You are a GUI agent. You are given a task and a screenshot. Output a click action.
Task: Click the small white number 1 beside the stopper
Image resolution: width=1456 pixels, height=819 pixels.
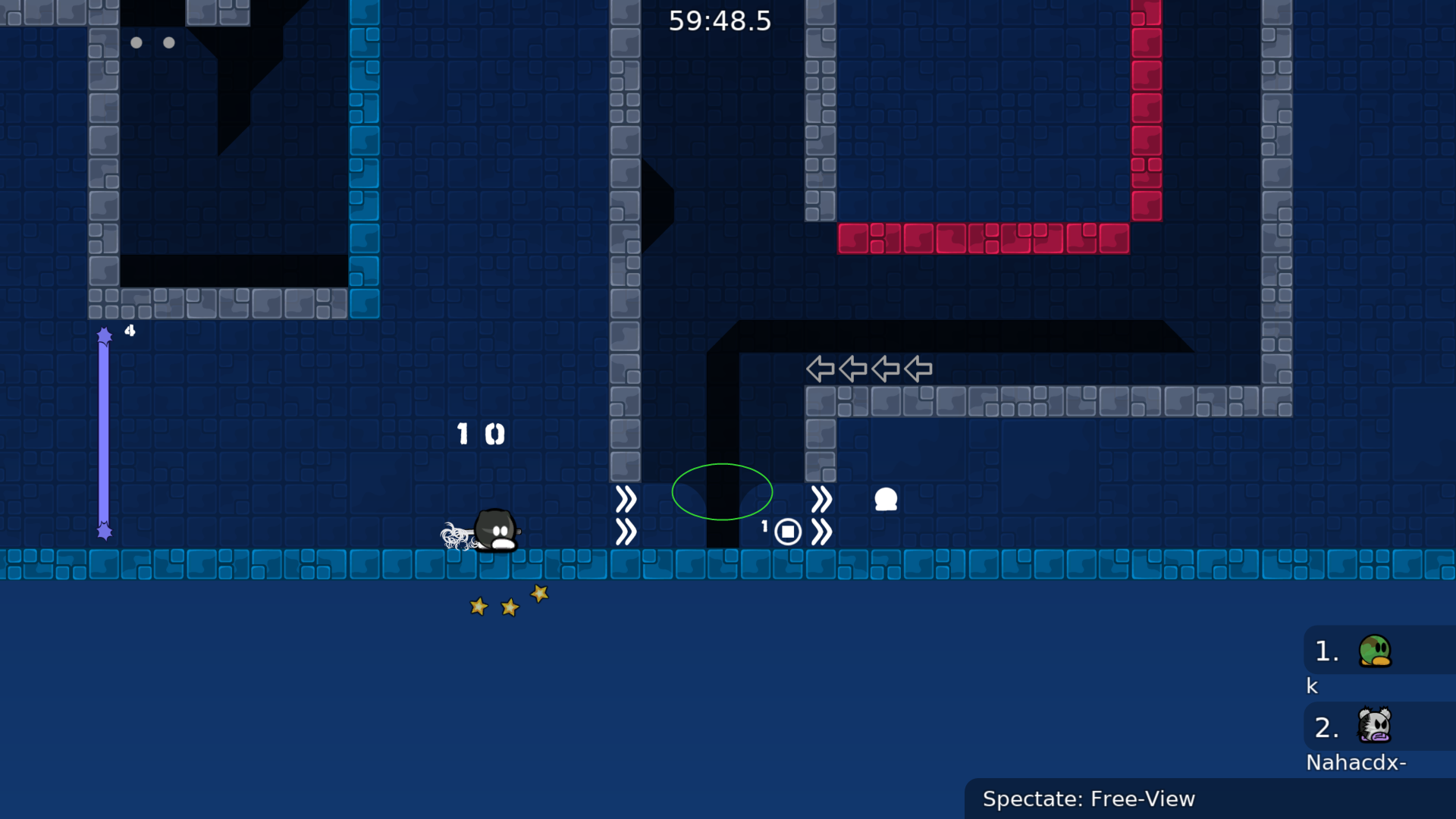coord(764,526)
